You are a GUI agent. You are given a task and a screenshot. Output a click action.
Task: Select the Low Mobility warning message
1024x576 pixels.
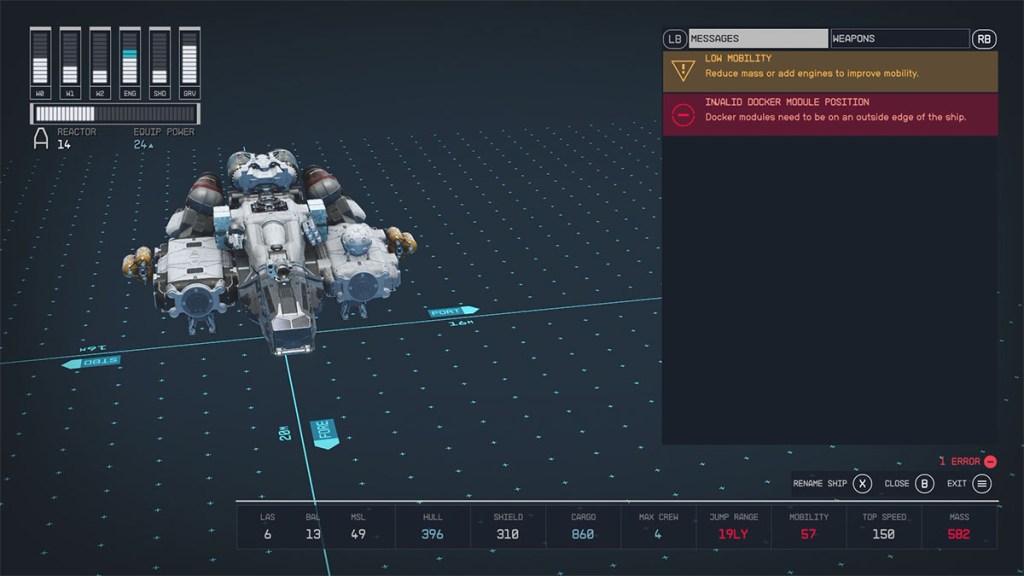(830, 71)
